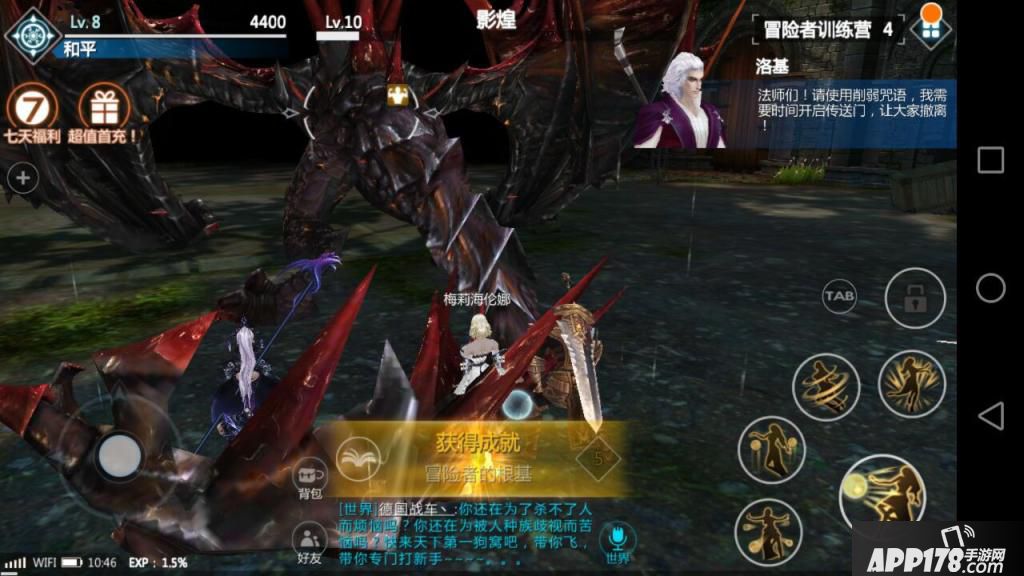Expand the plus button under the event icons
Screen dimensions: 1024x576
23,179
